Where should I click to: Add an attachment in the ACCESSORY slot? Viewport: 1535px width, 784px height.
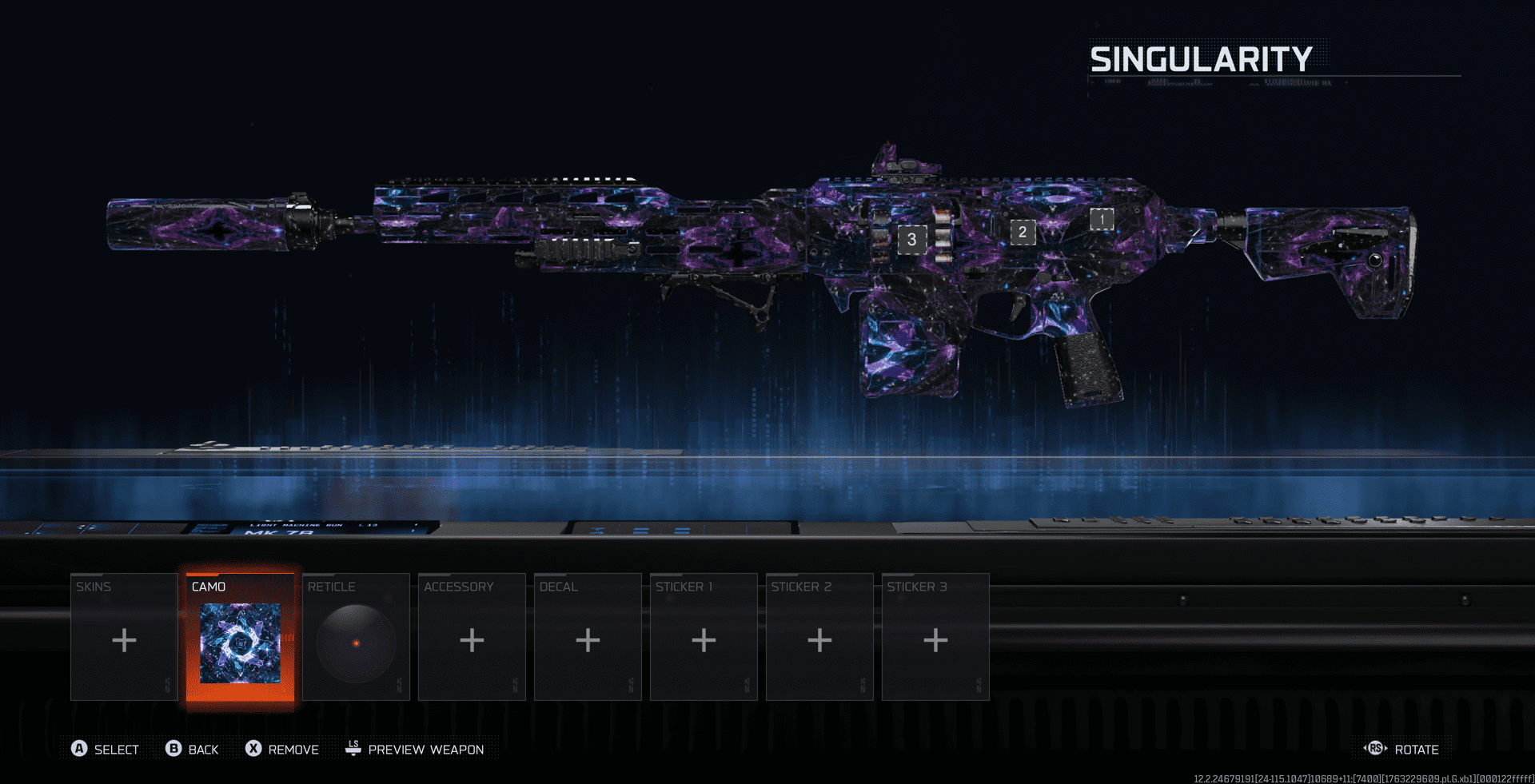click(472, 639)
